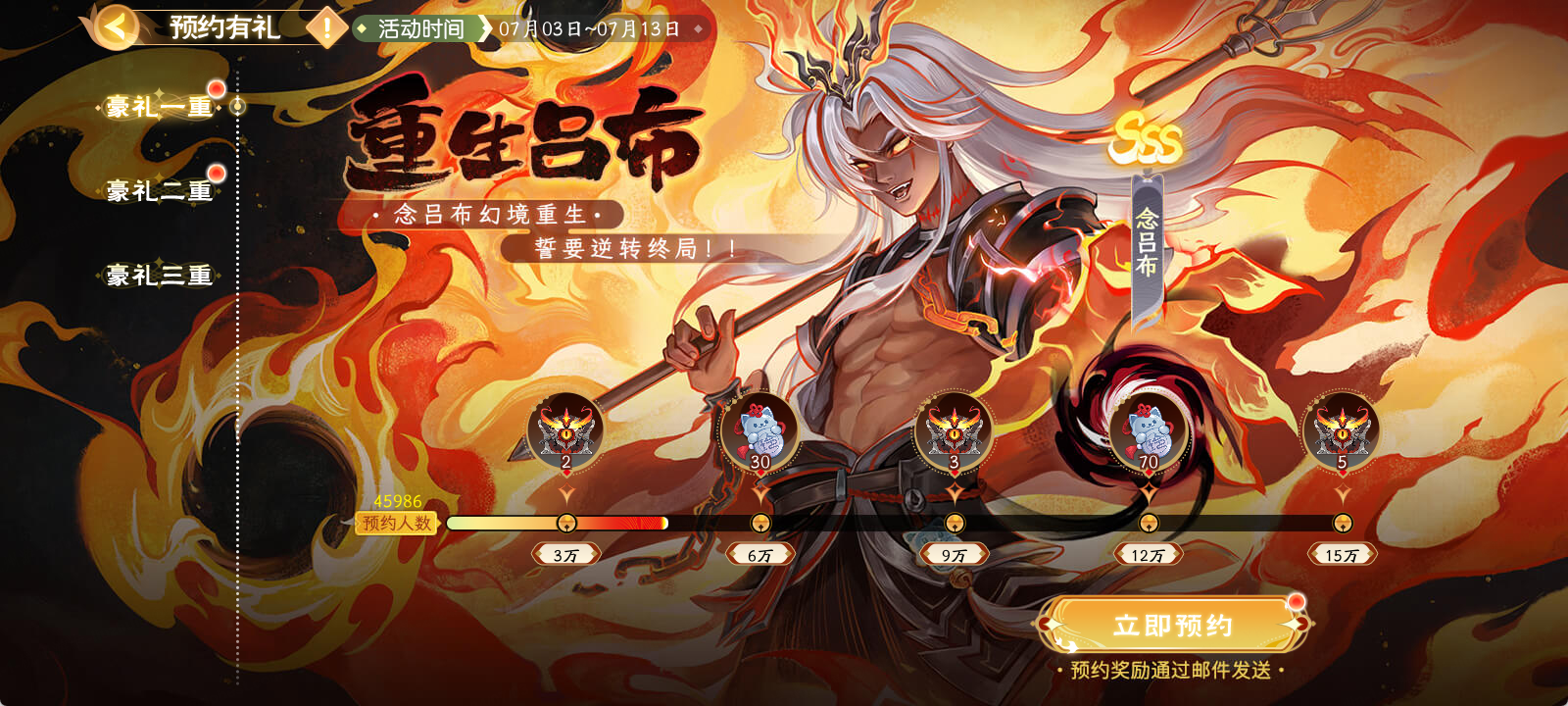1568x706 pixels.
Task: Tap the back arrow in top-left corner
Action: (x=115, y=26)
